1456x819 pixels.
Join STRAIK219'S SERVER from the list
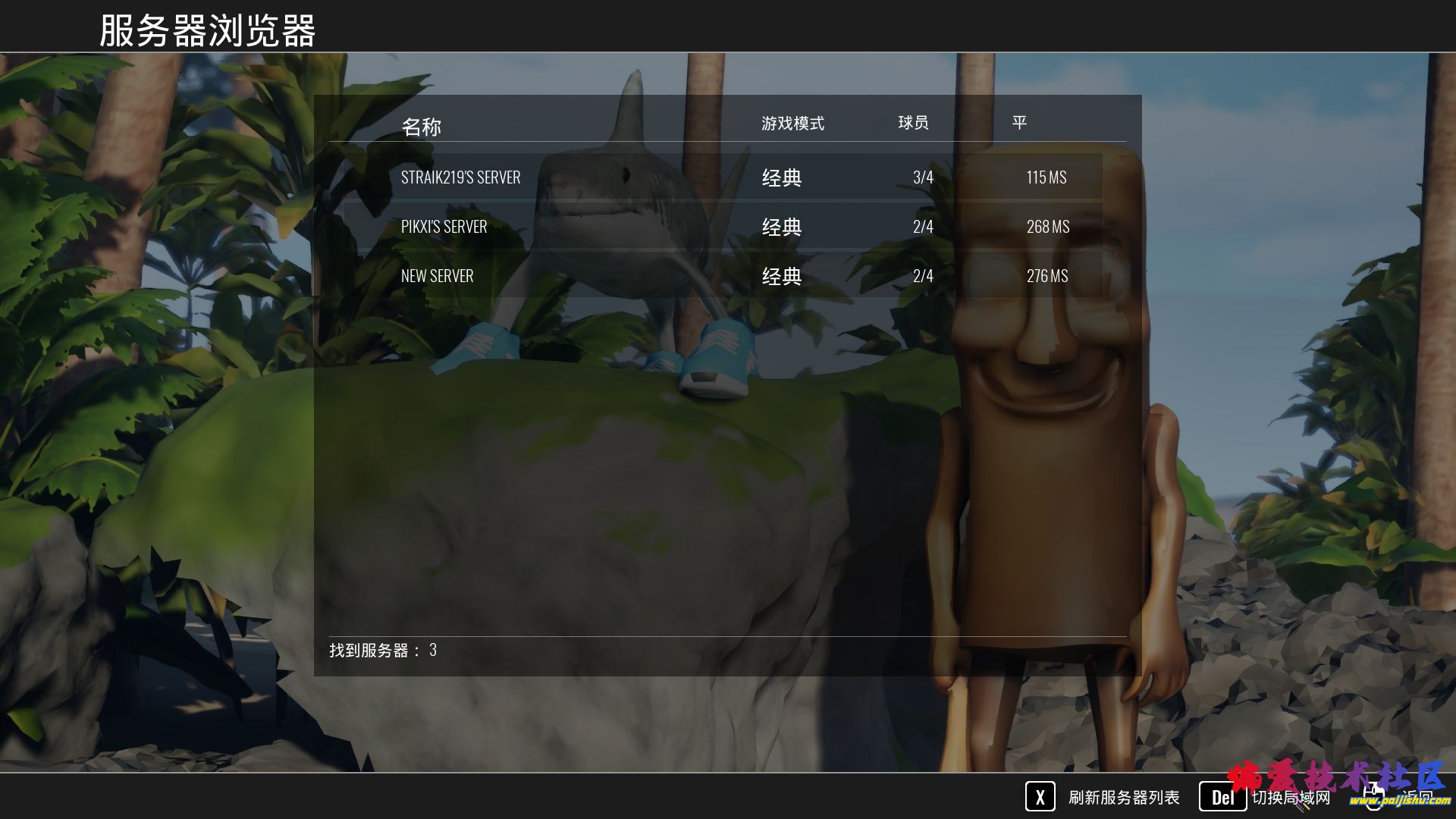460,177
